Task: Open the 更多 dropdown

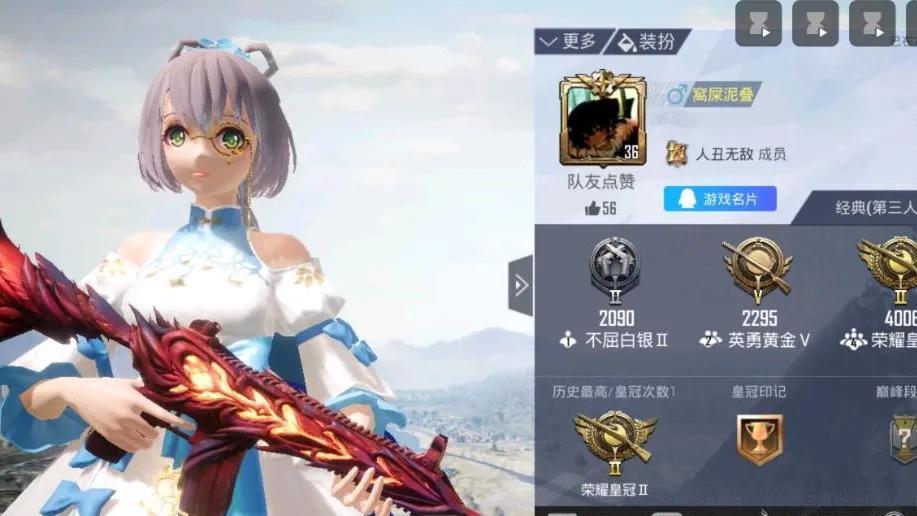Action: point(569,42)
